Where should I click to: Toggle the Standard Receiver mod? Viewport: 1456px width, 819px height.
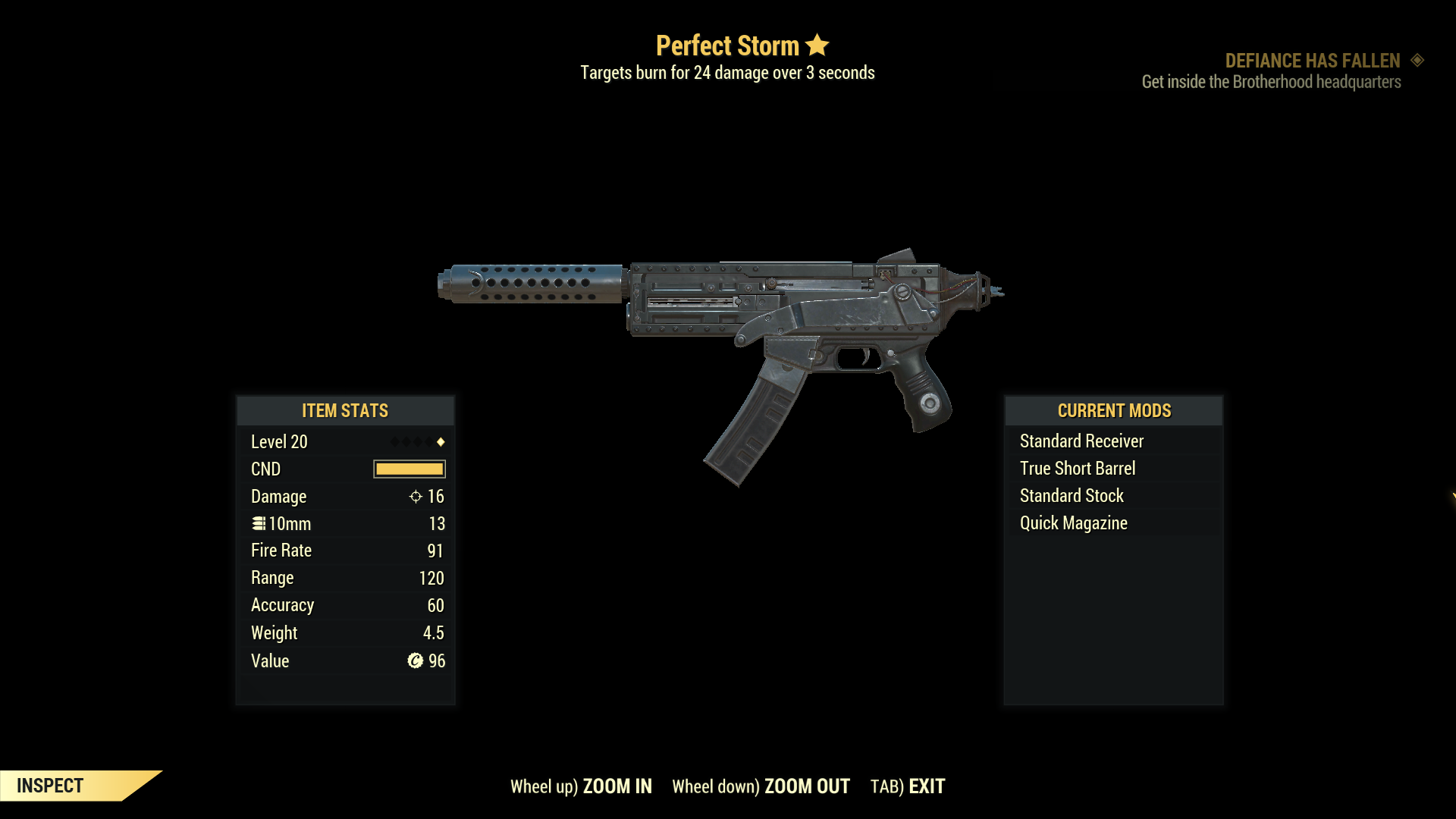pyautogui.click(x=1081, y=441)
